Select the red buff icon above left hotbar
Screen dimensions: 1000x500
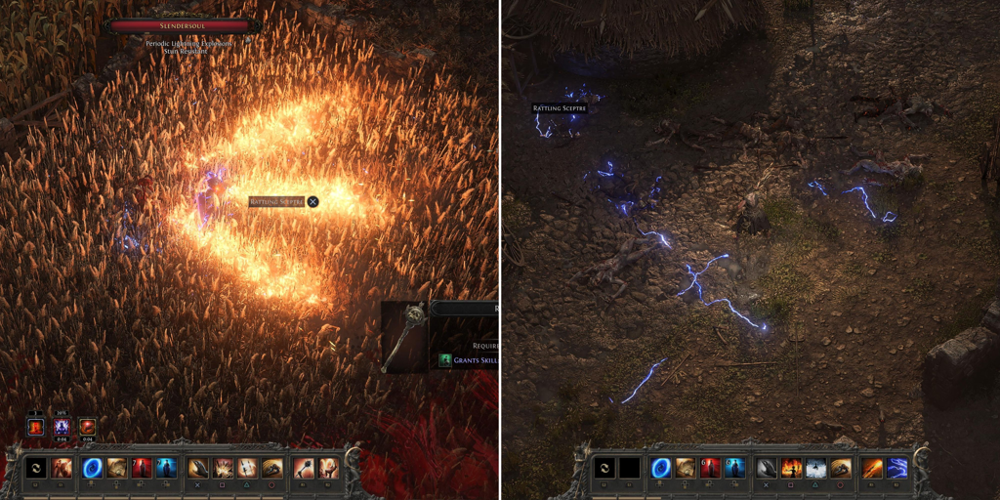[35, 428]
